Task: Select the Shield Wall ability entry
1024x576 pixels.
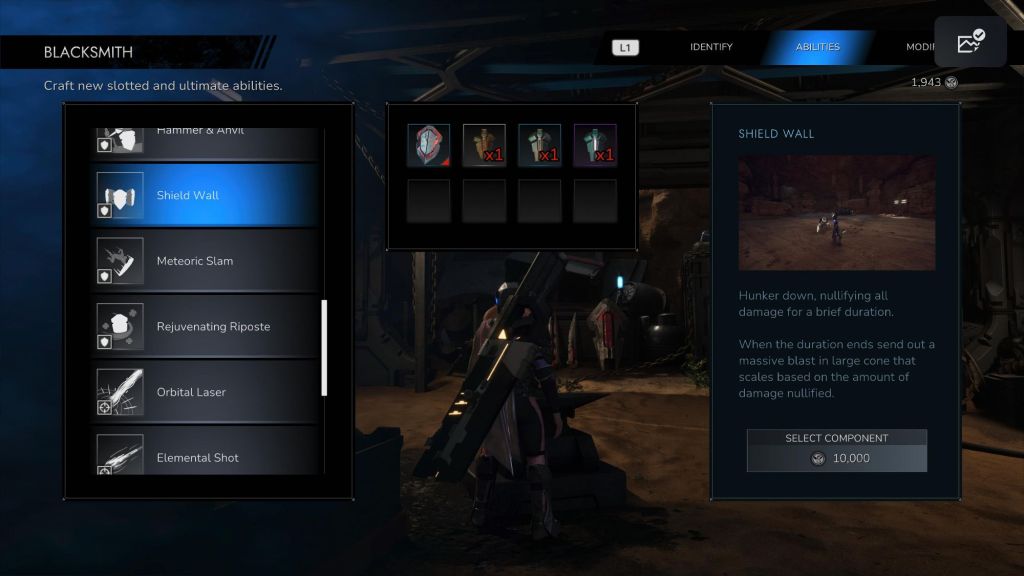Action: click(205, 196)
